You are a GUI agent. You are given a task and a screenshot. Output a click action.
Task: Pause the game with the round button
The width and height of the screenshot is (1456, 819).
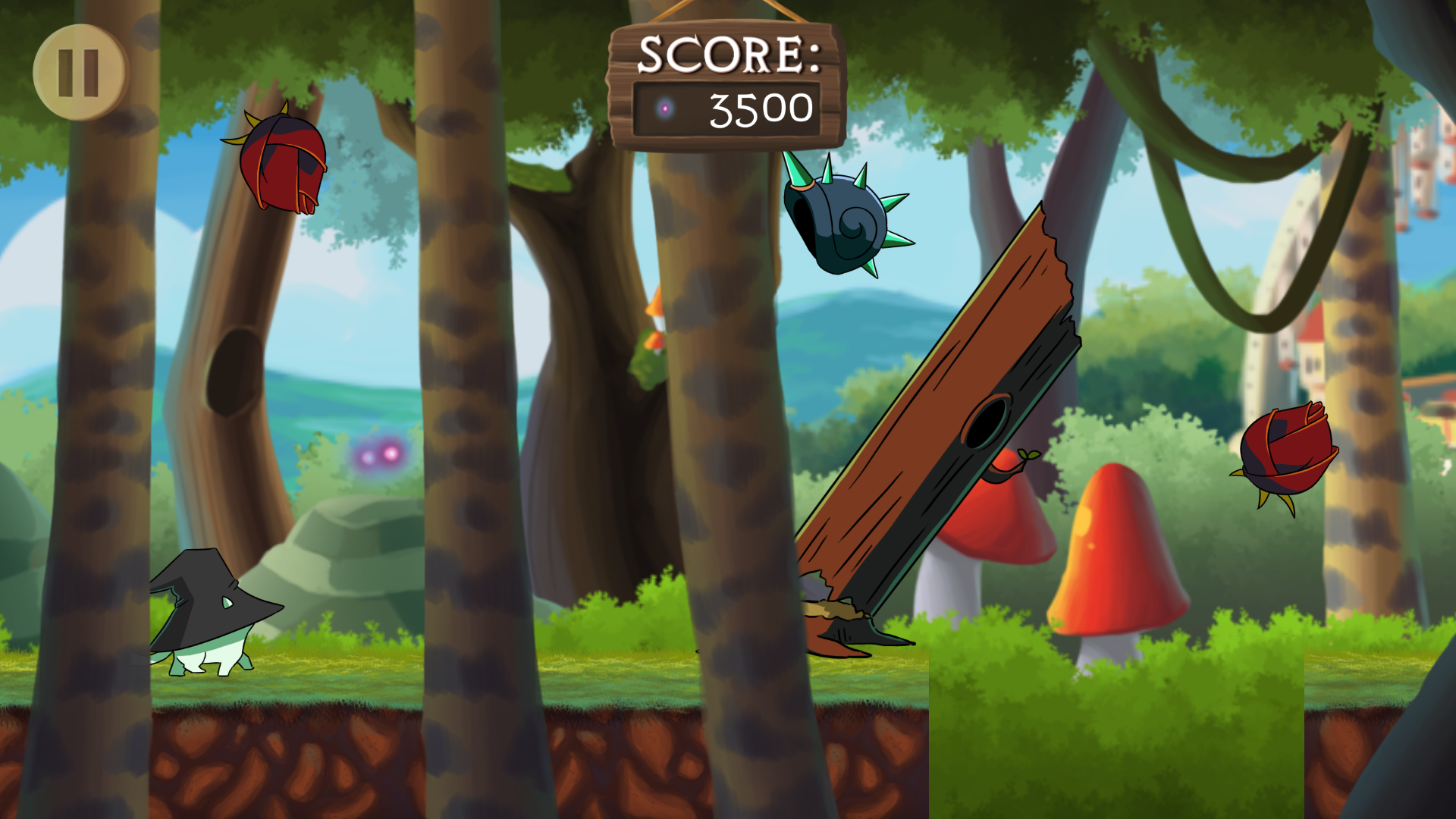click(80, 73)
